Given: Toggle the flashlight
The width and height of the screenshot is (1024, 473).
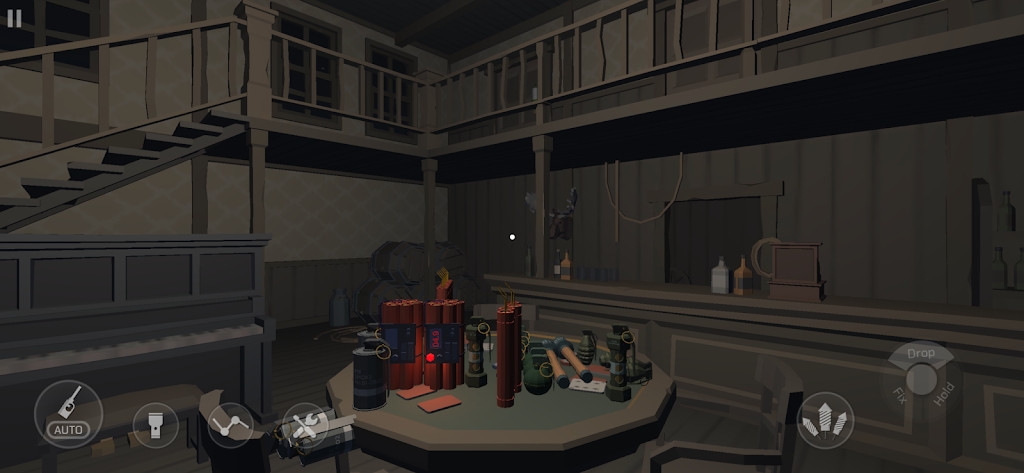Looking at the screenshot, I should point(155,425).
